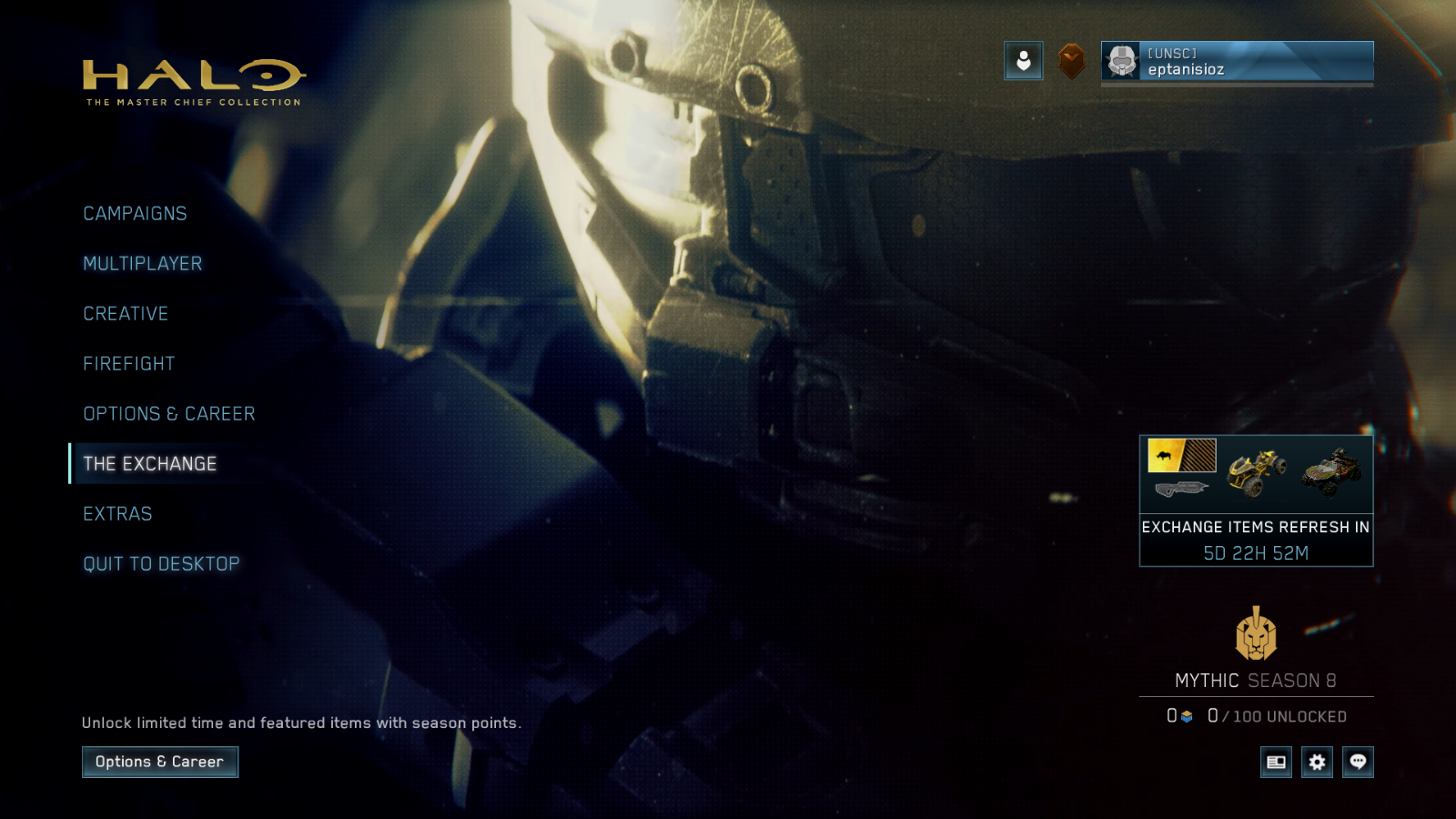The image size is (1456, 819).
Task: Open the eptanisioz player profile card
Action: 1237,62
